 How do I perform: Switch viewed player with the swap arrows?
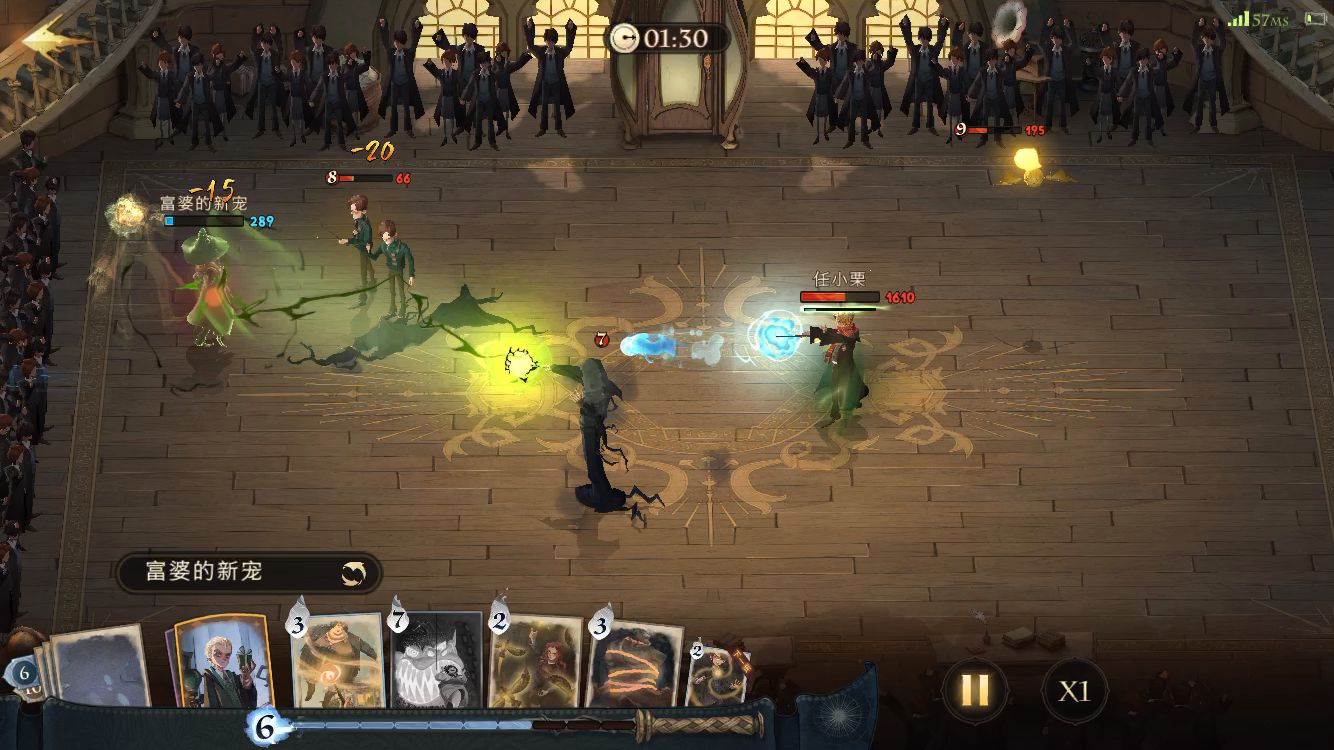coord(353,573)
